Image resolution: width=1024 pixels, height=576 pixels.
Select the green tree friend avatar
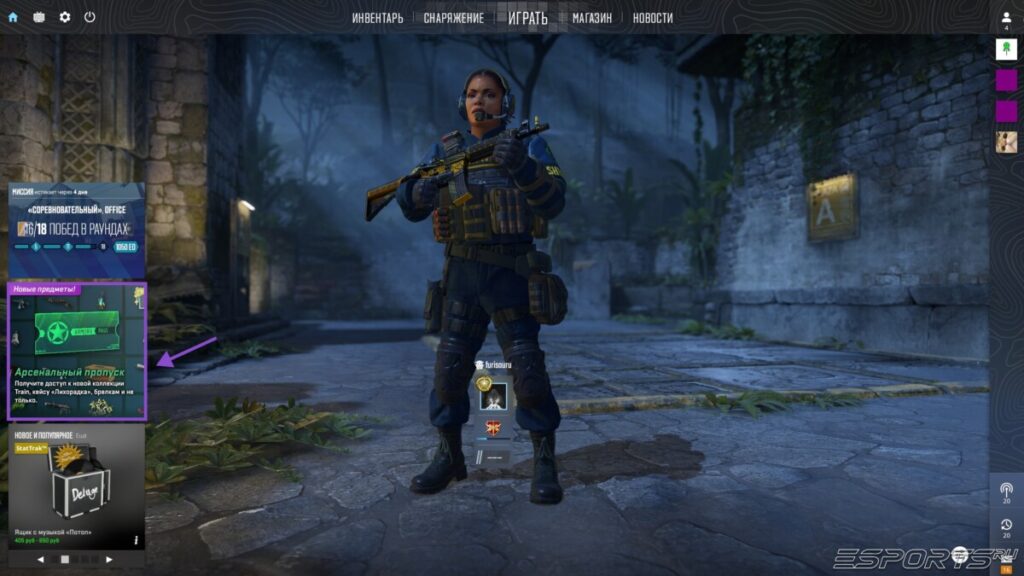point(1006,48)
